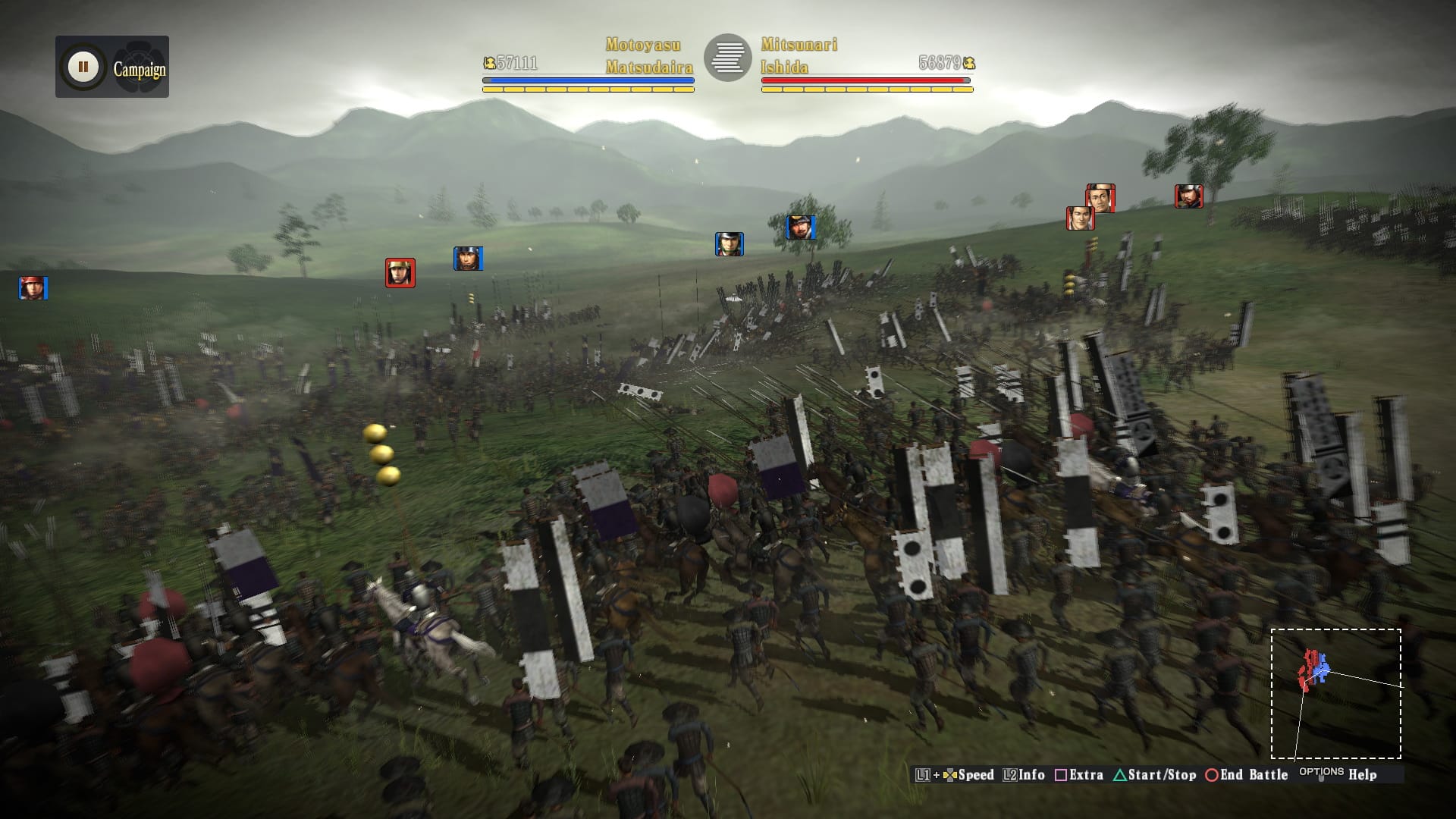Image resolution: width=1456 pixels, height=819 pixels.
Task: Click End Battle on the bottom bar
Action: [1246, 775]
